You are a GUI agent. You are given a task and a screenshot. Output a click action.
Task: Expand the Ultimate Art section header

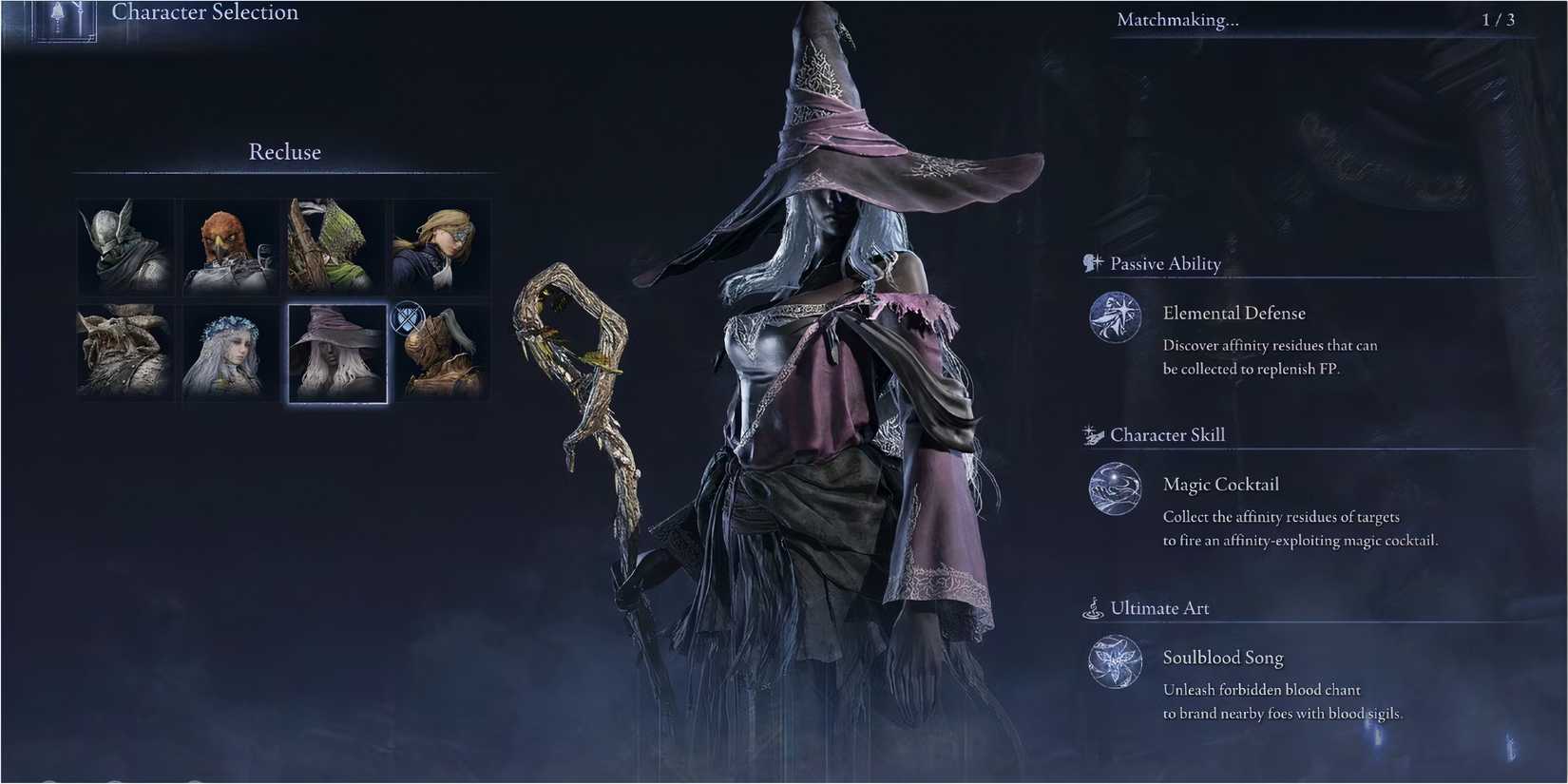1160,607
